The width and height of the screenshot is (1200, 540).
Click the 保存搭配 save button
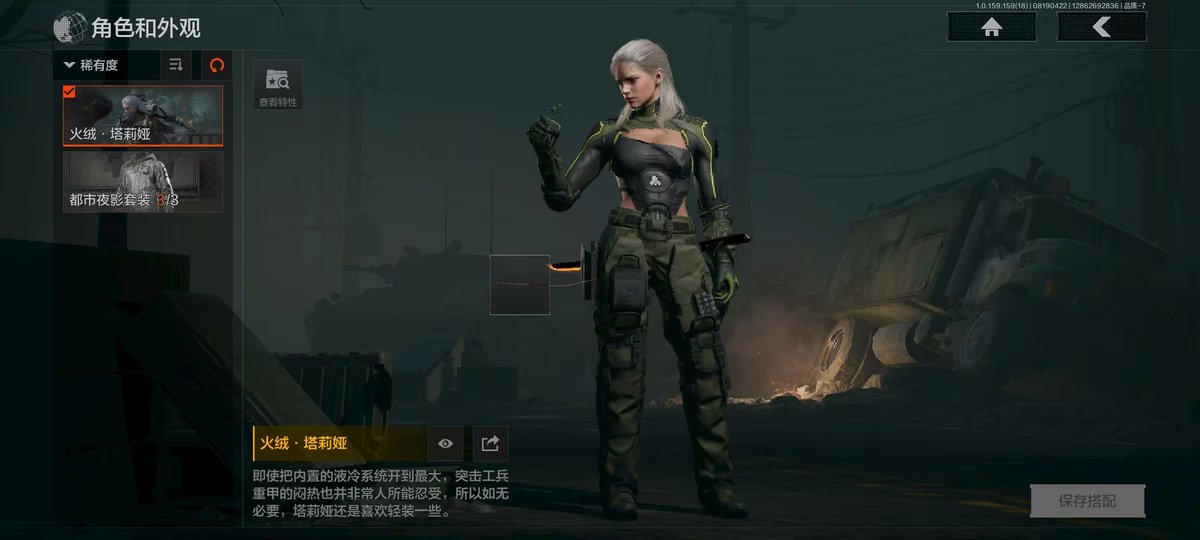pos(1087,501)
